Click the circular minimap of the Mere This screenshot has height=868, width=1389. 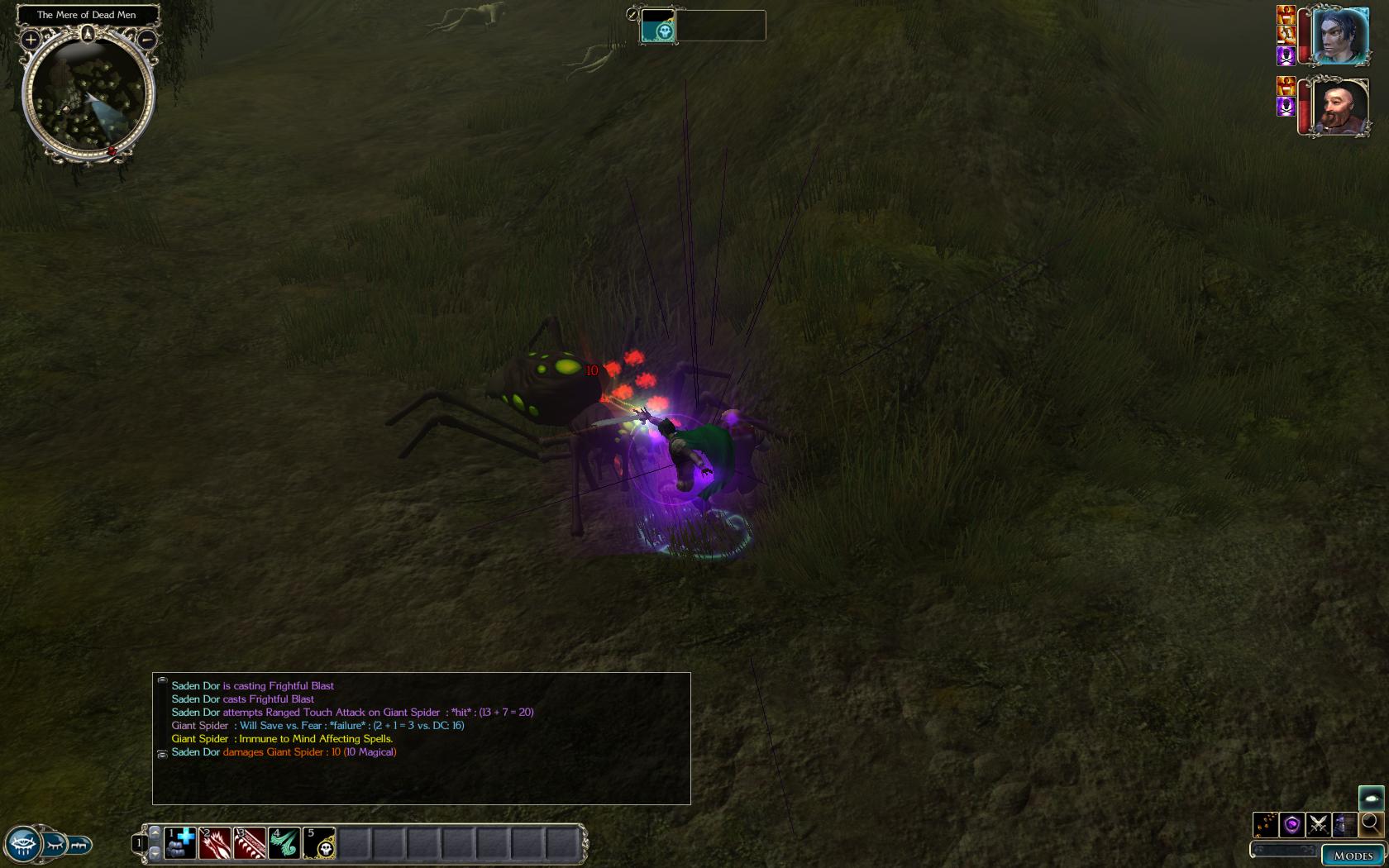click(88, 95)
